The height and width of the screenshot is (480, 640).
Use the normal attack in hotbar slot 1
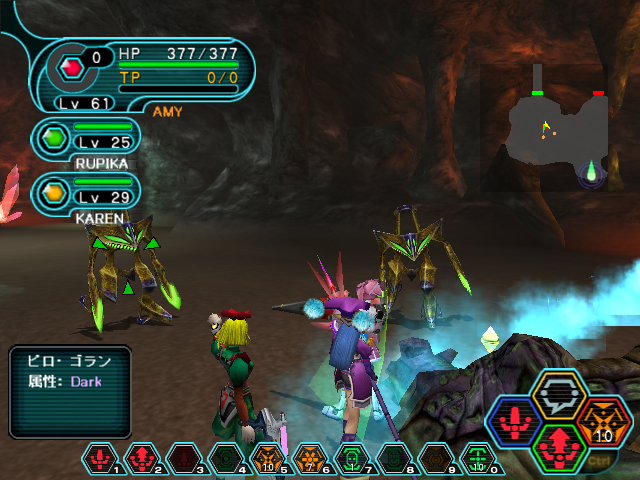coord(100,458)
